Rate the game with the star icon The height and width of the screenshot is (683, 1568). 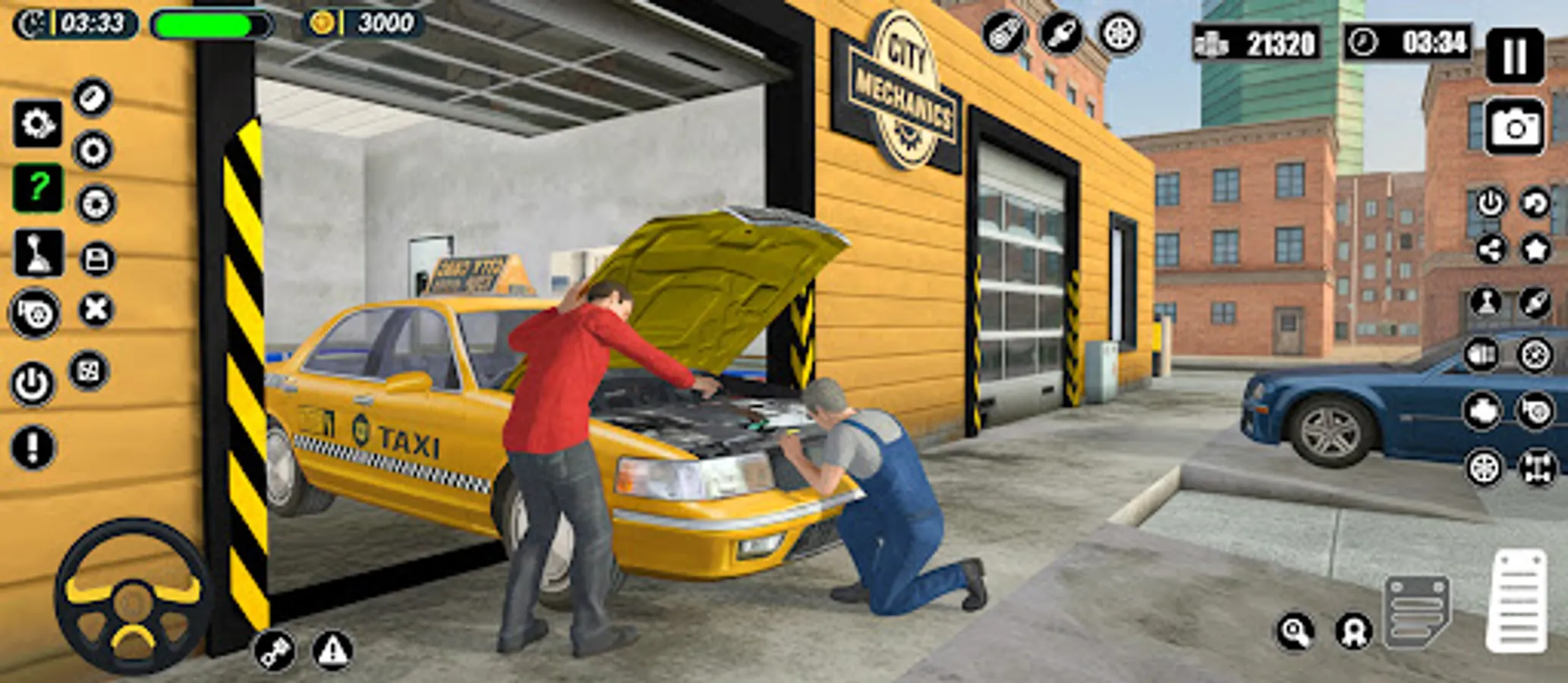pos(1535,248)
